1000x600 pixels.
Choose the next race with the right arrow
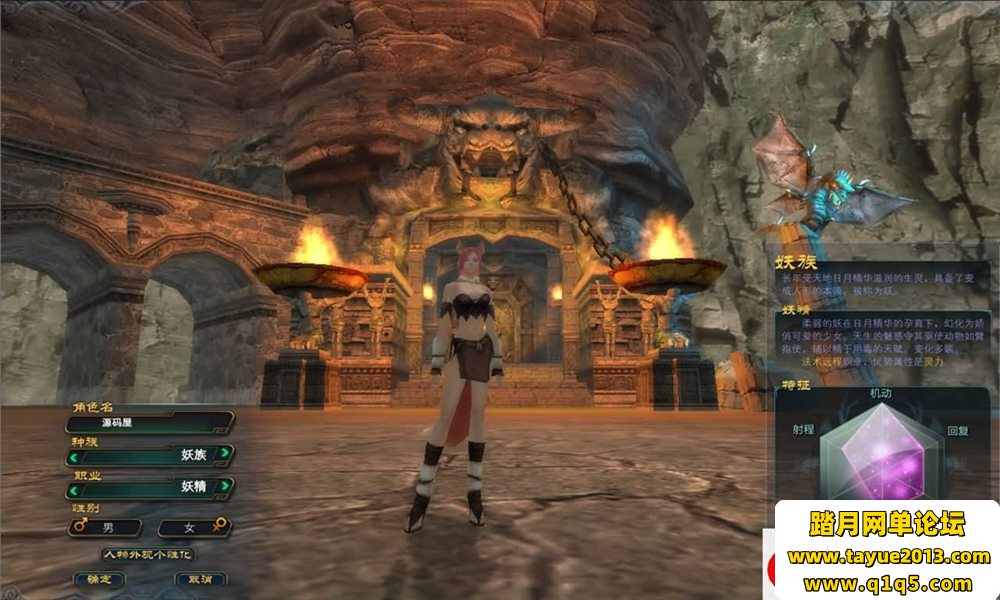click(226, 455)
